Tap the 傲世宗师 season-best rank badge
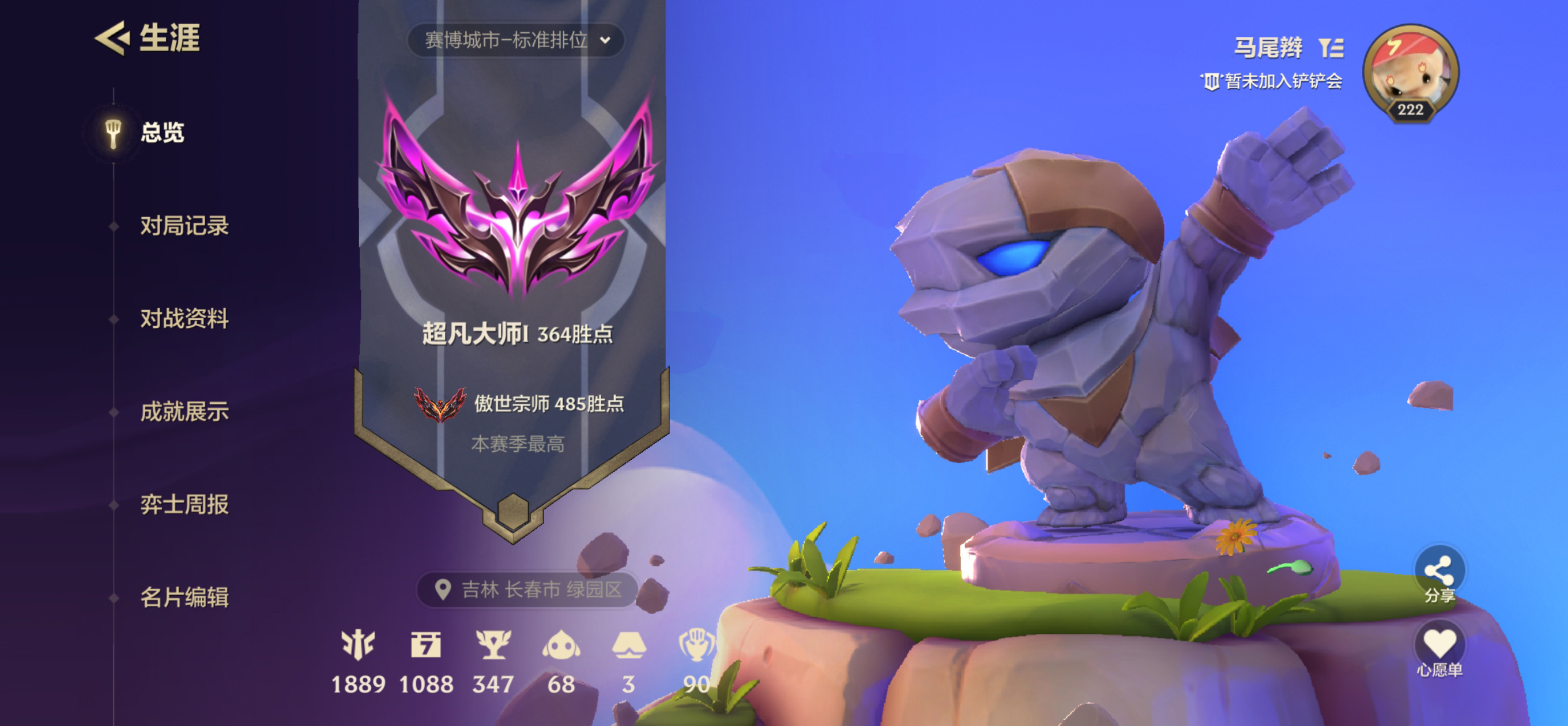Image resolution: width=1568 pixels, height=726 pixels. [439, 404]
